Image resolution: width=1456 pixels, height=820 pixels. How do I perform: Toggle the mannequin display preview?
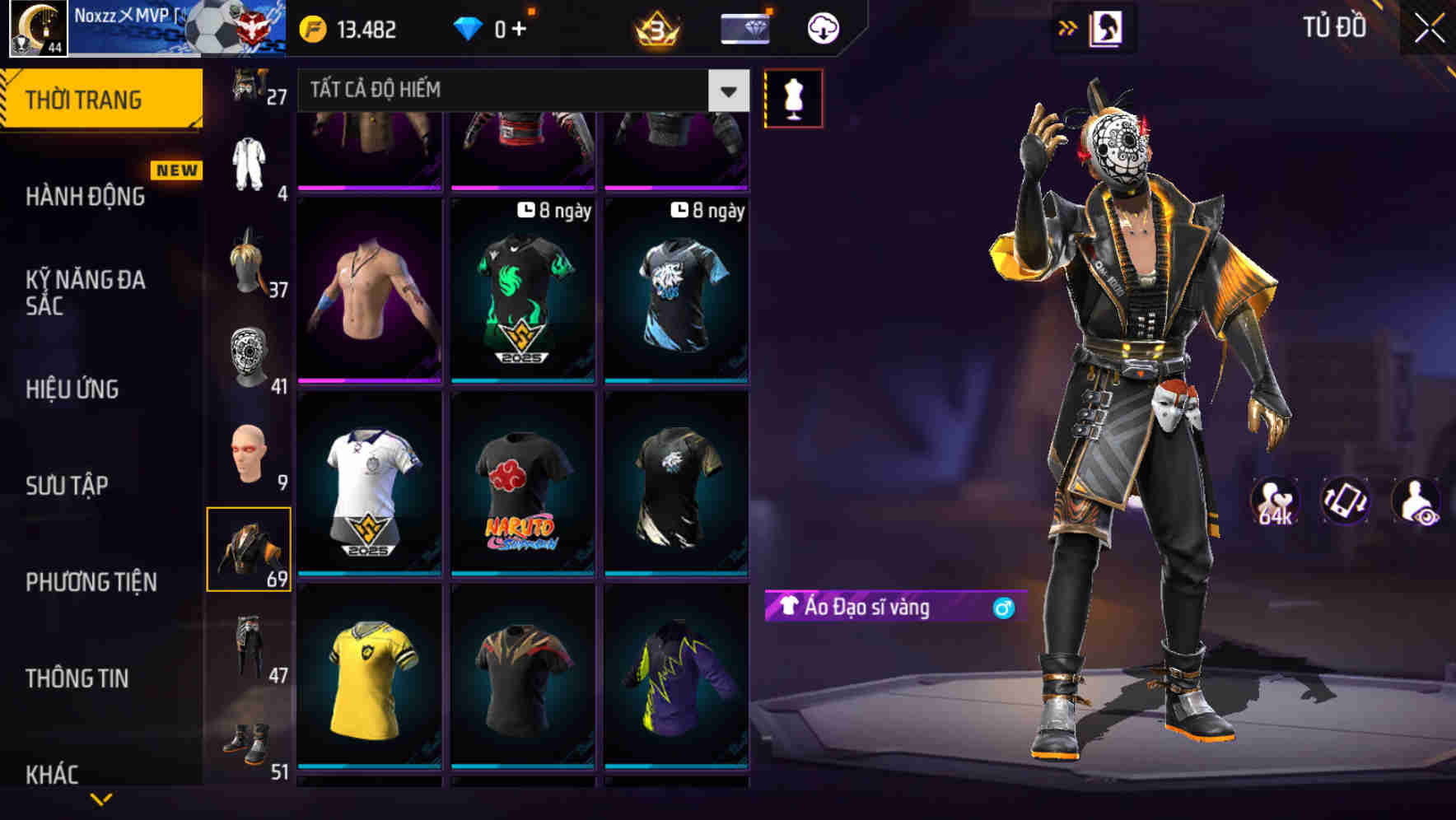794,97
